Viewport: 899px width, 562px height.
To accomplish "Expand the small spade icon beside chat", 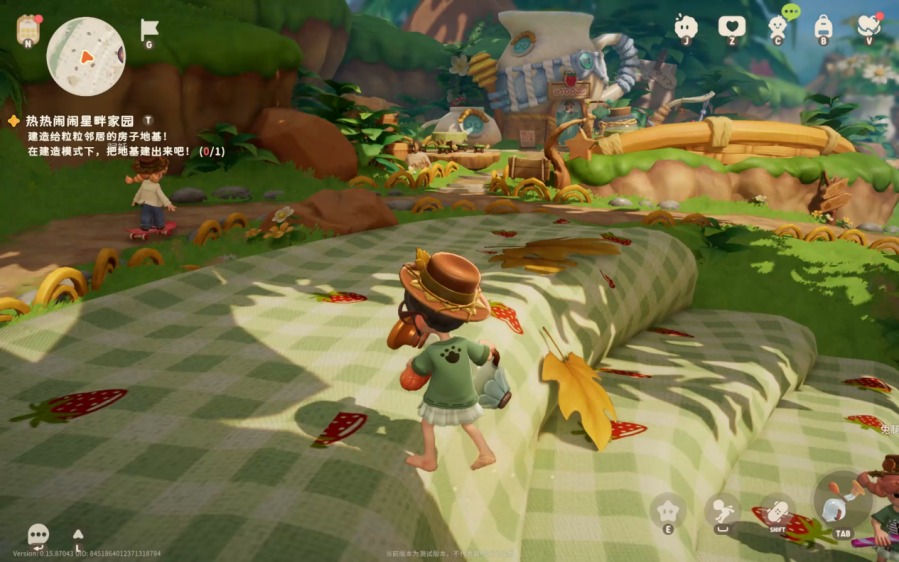I will [78, 535].
